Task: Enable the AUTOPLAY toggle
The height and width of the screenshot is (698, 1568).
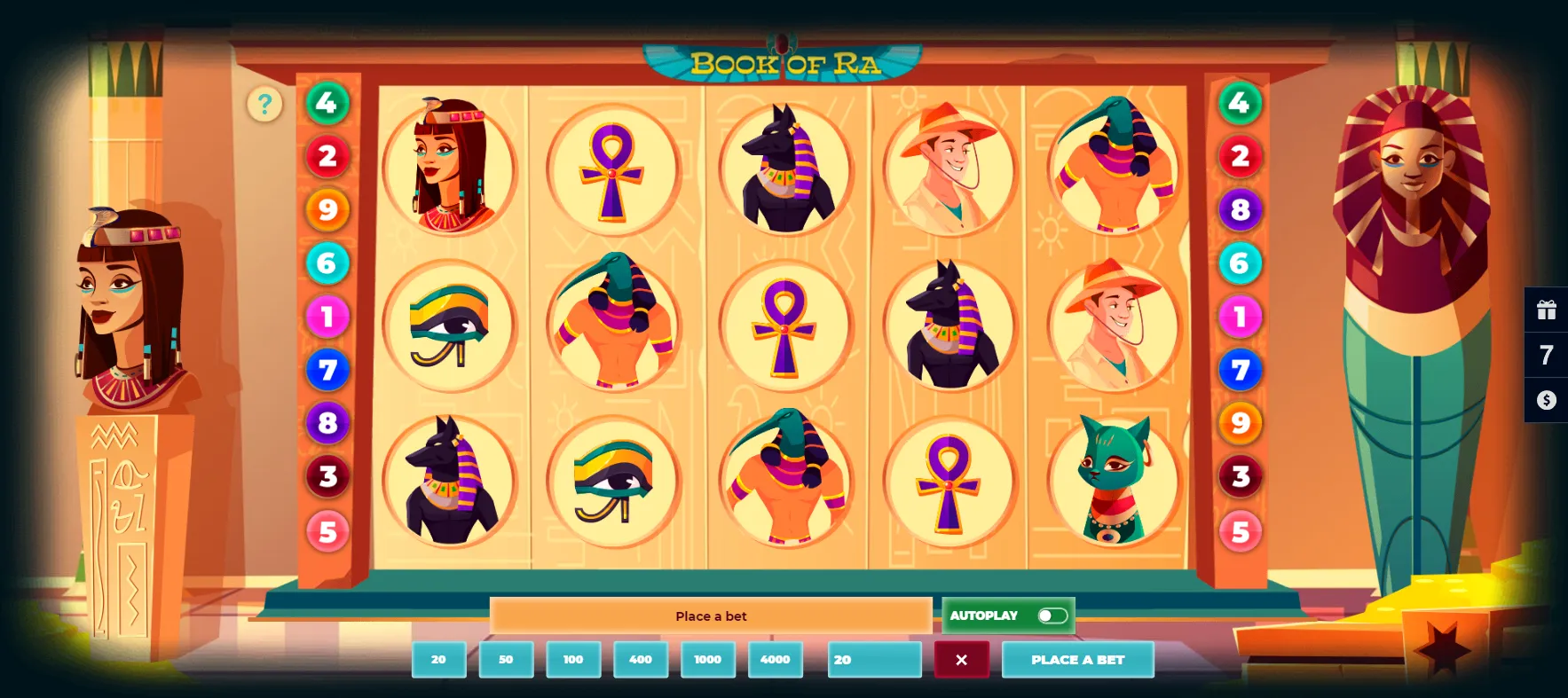Action: coord(1054,615)
